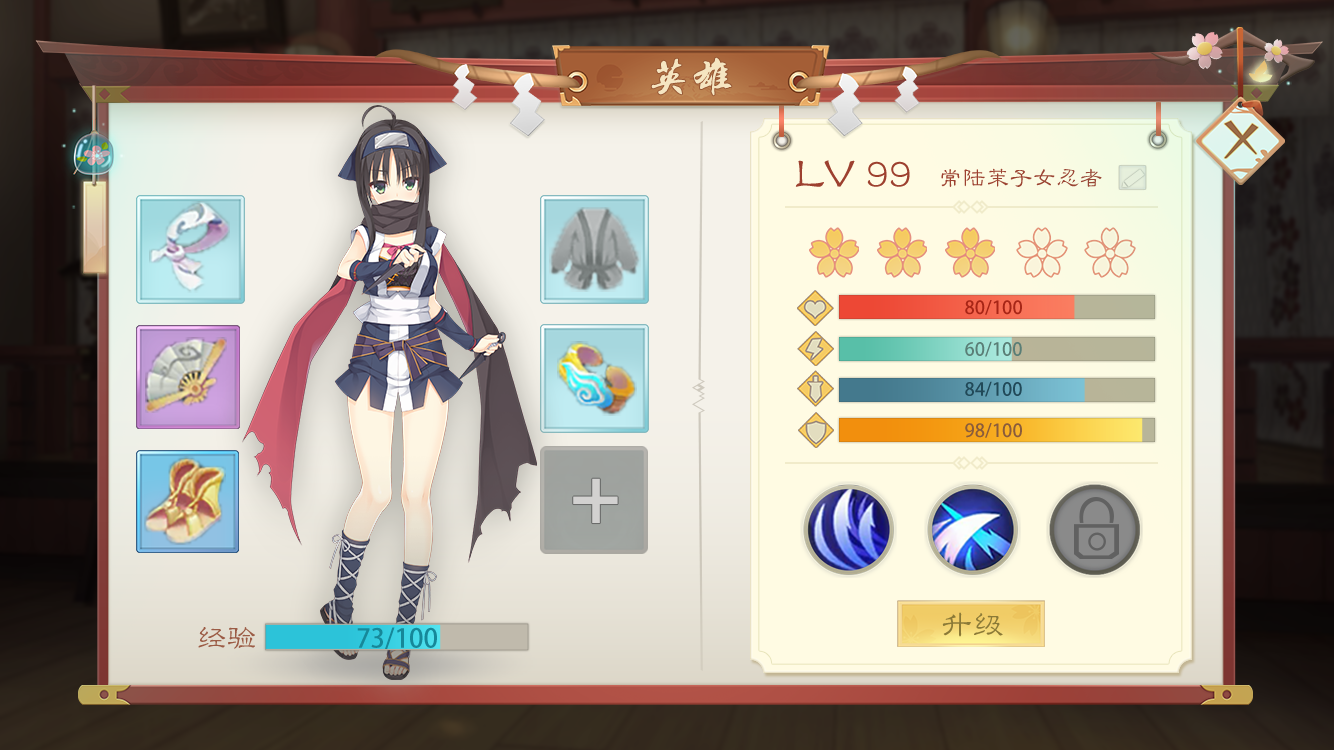This screenshot has height=750, width=1334.
Task: Select the golden sandals equipment
Action: click(x=188, y=502)
